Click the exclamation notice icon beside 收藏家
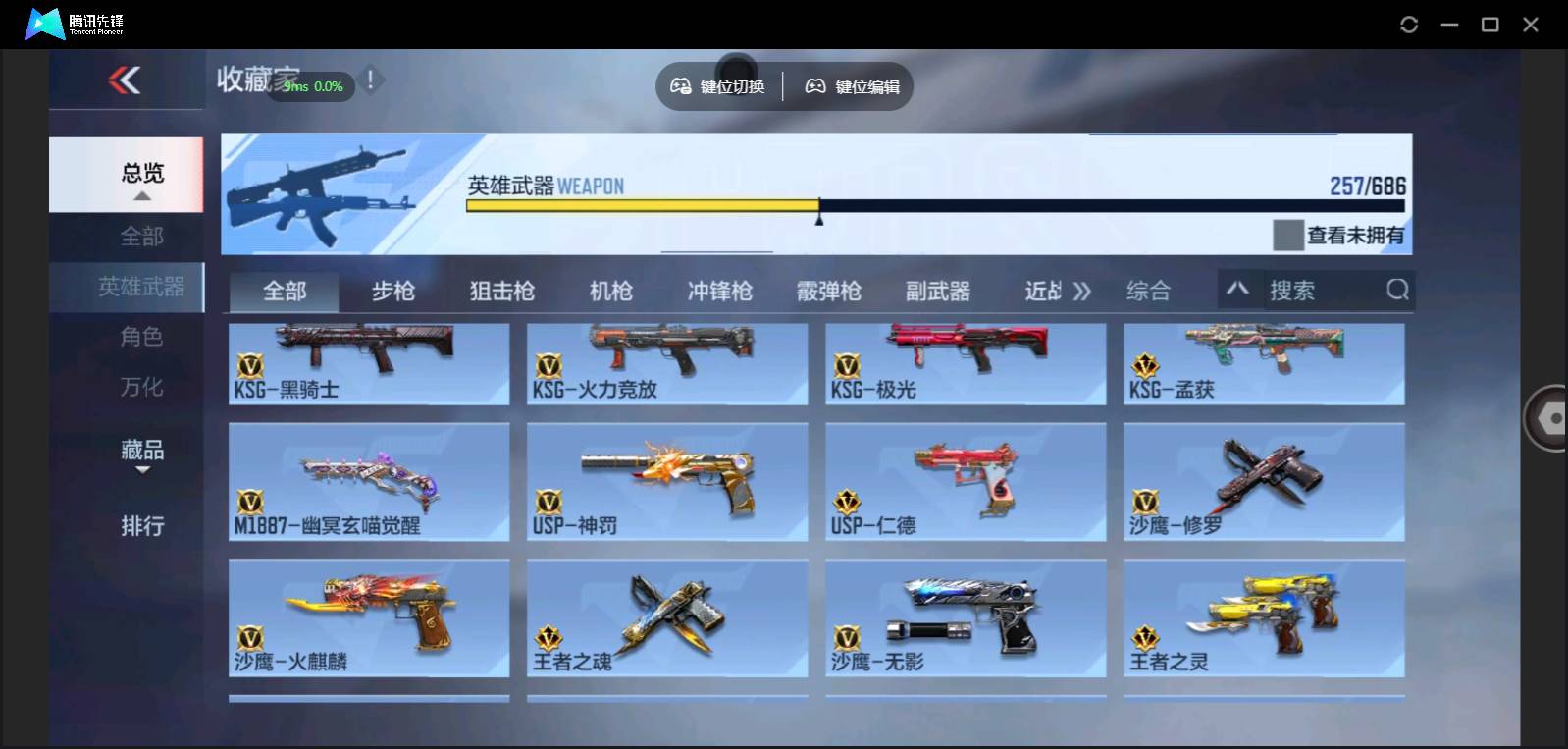Screen dimensions: 1568x749 371,80
